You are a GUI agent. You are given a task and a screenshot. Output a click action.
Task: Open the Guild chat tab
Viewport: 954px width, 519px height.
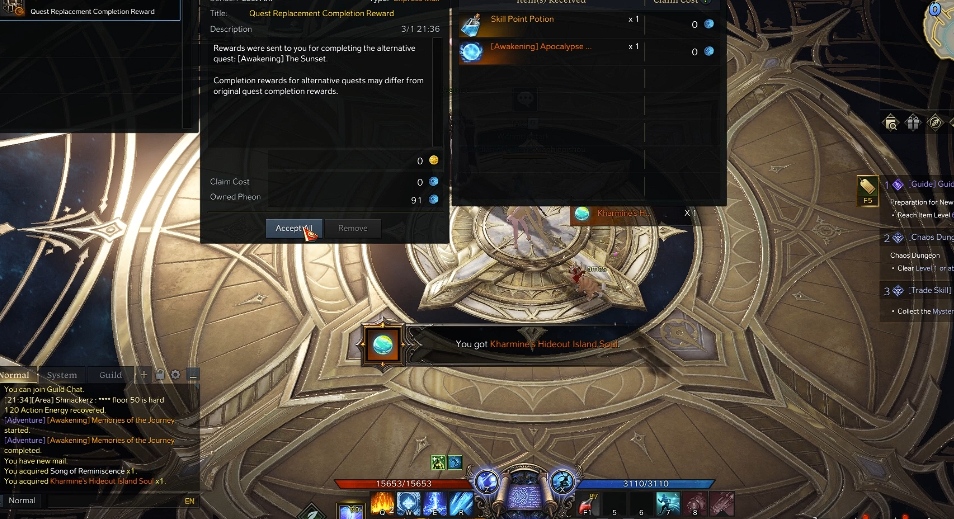110,375
